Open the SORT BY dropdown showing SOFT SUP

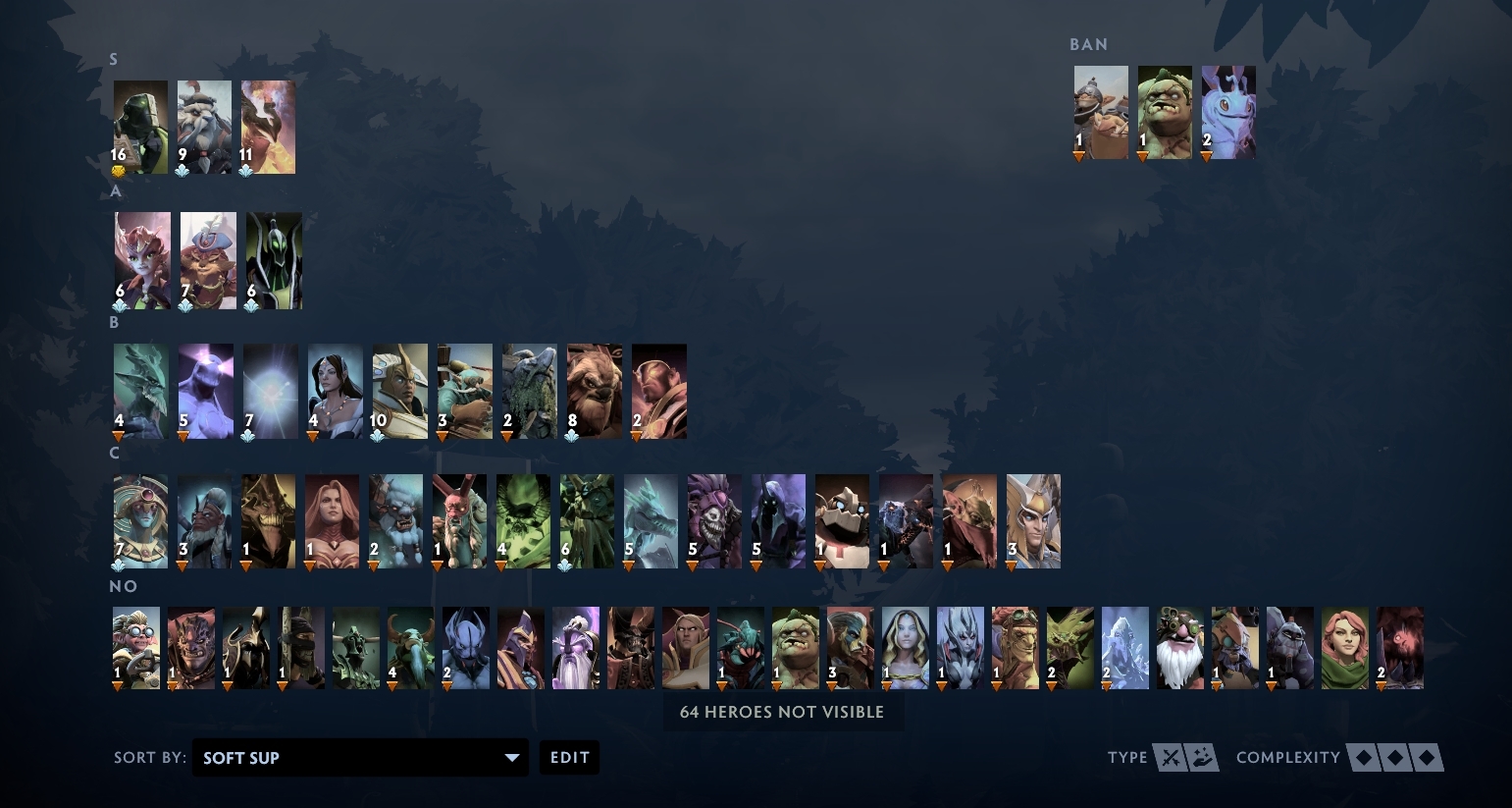pos(360,757)
